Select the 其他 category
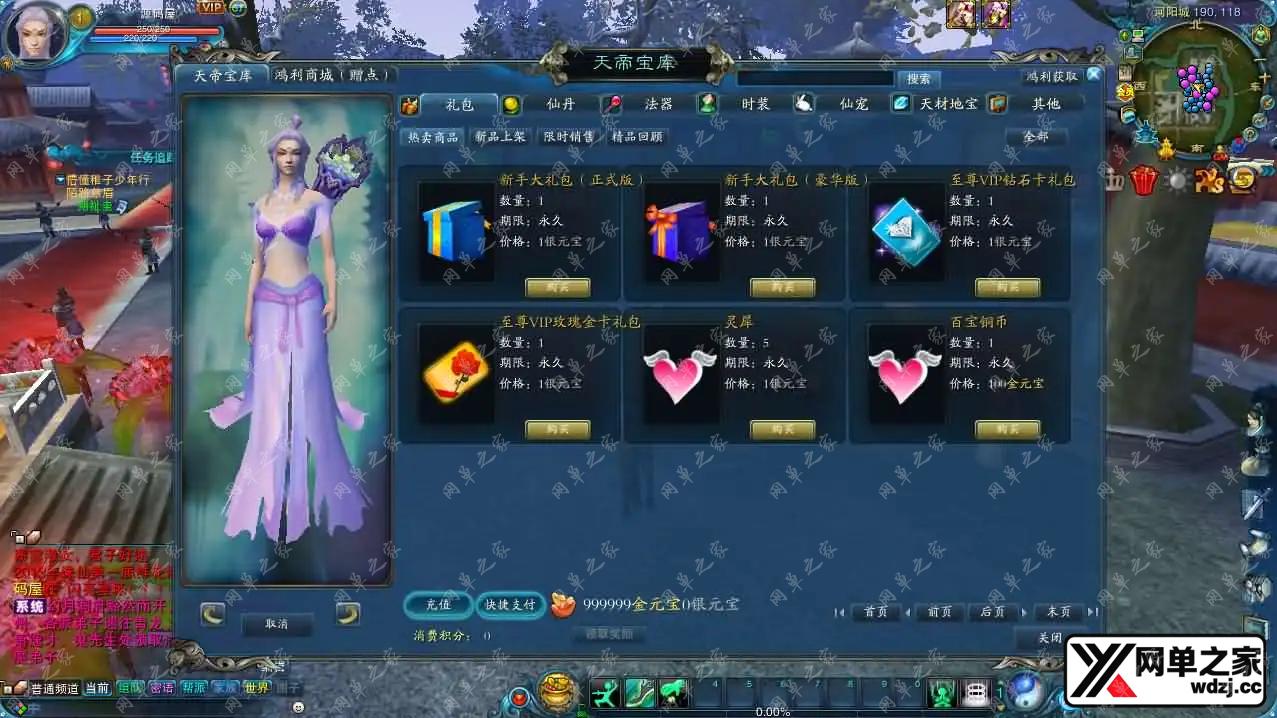The height and width of the screenshot is (718, 1277). (1045, 104)
